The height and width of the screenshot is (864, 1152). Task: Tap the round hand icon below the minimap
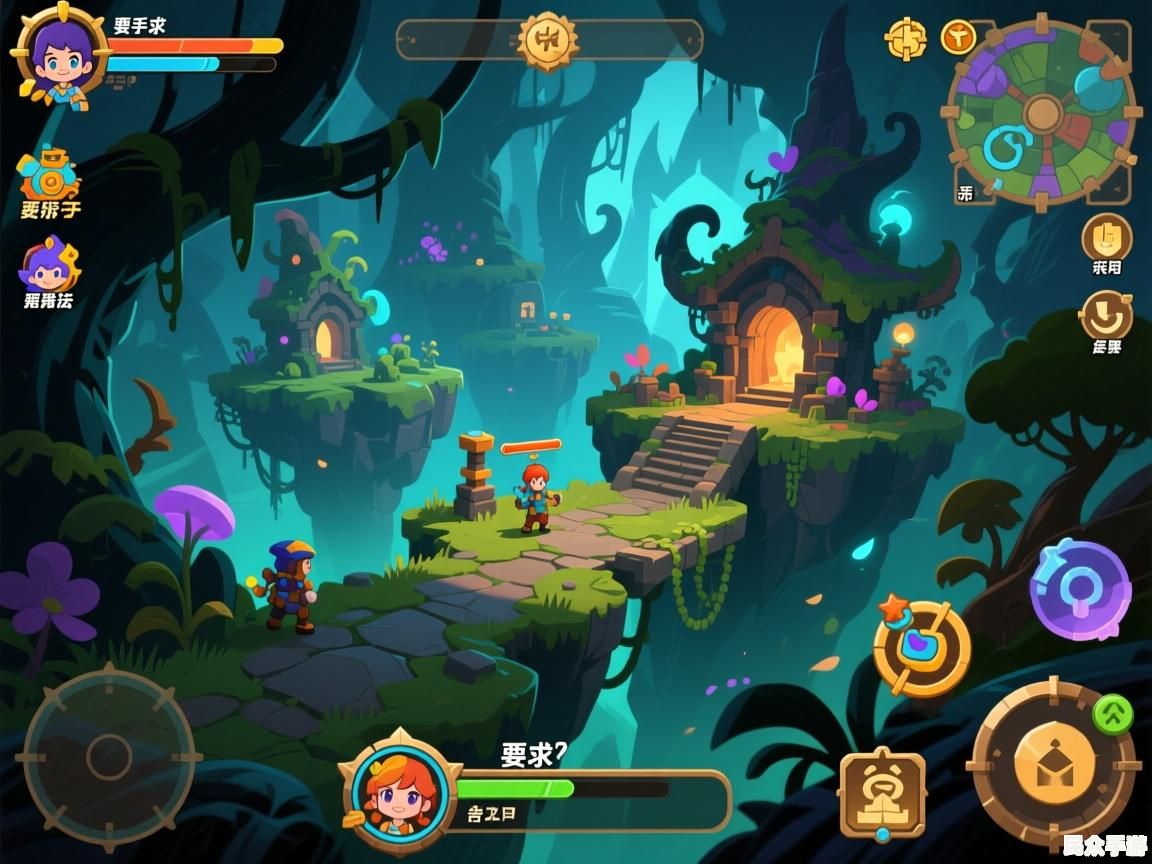[x=1107, y=238]
